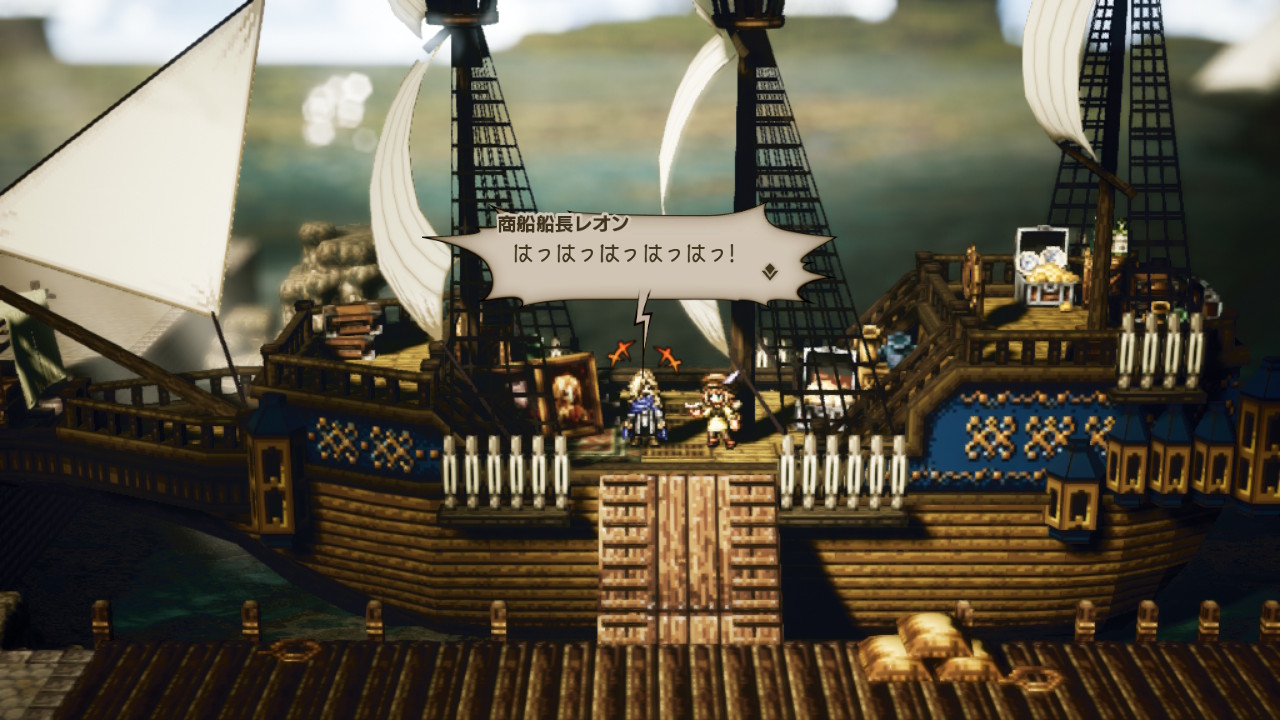Advance dialogue with the continue arrow
Screen dimensions: 1280x720
(x=770, y=270)
